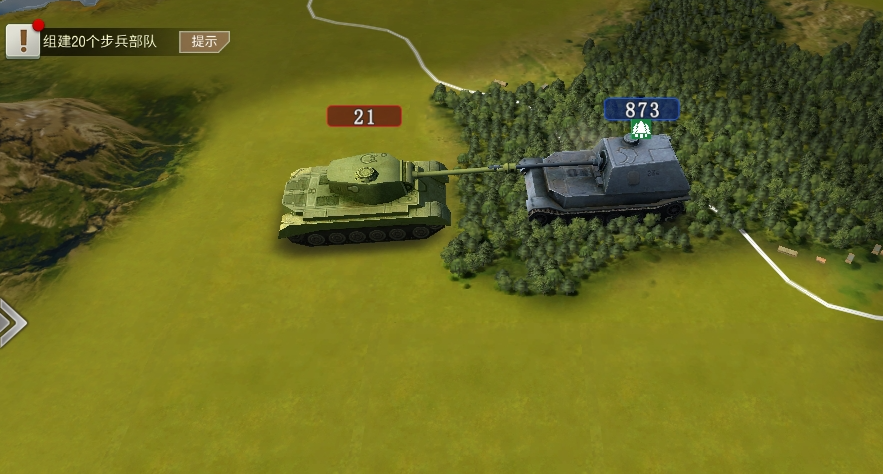Open the quest alert exclamation icon
This screenshot has height=474, width=883.
23,41
